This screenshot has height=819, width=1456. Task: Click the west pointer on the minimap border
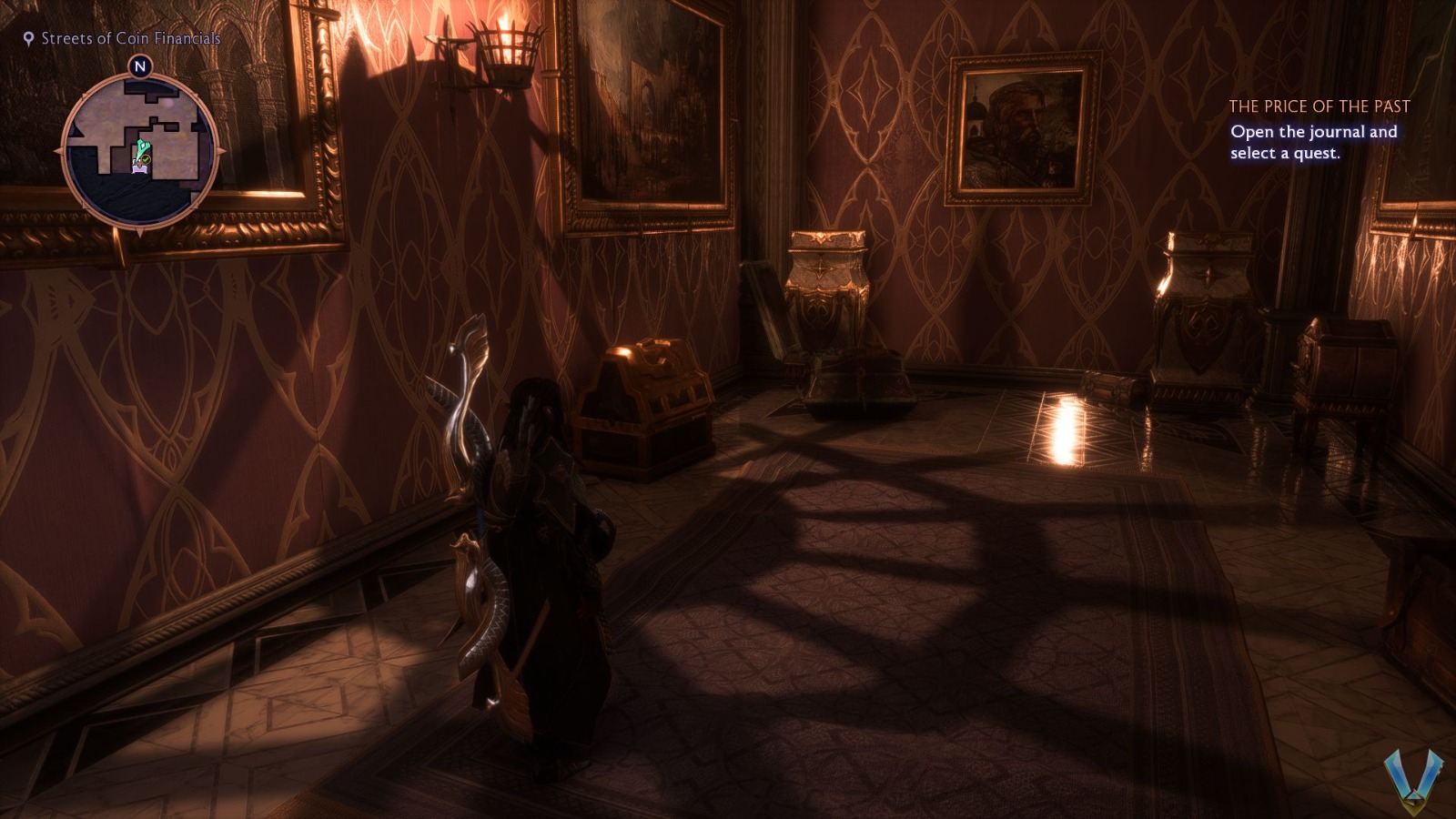[58, 150]
